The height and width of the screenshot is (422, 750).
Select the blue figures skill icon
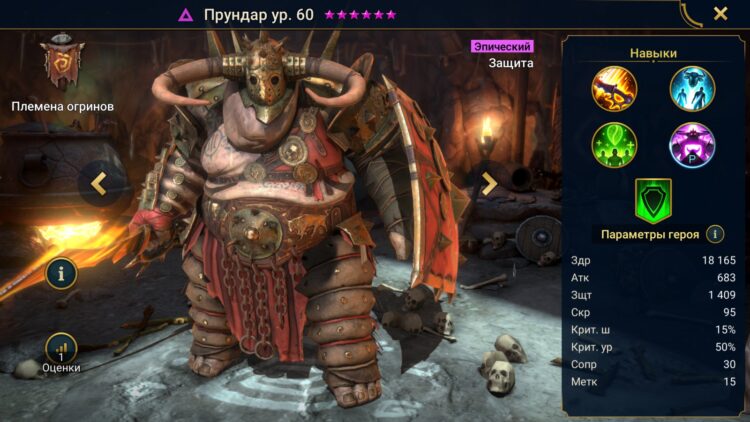692,87
